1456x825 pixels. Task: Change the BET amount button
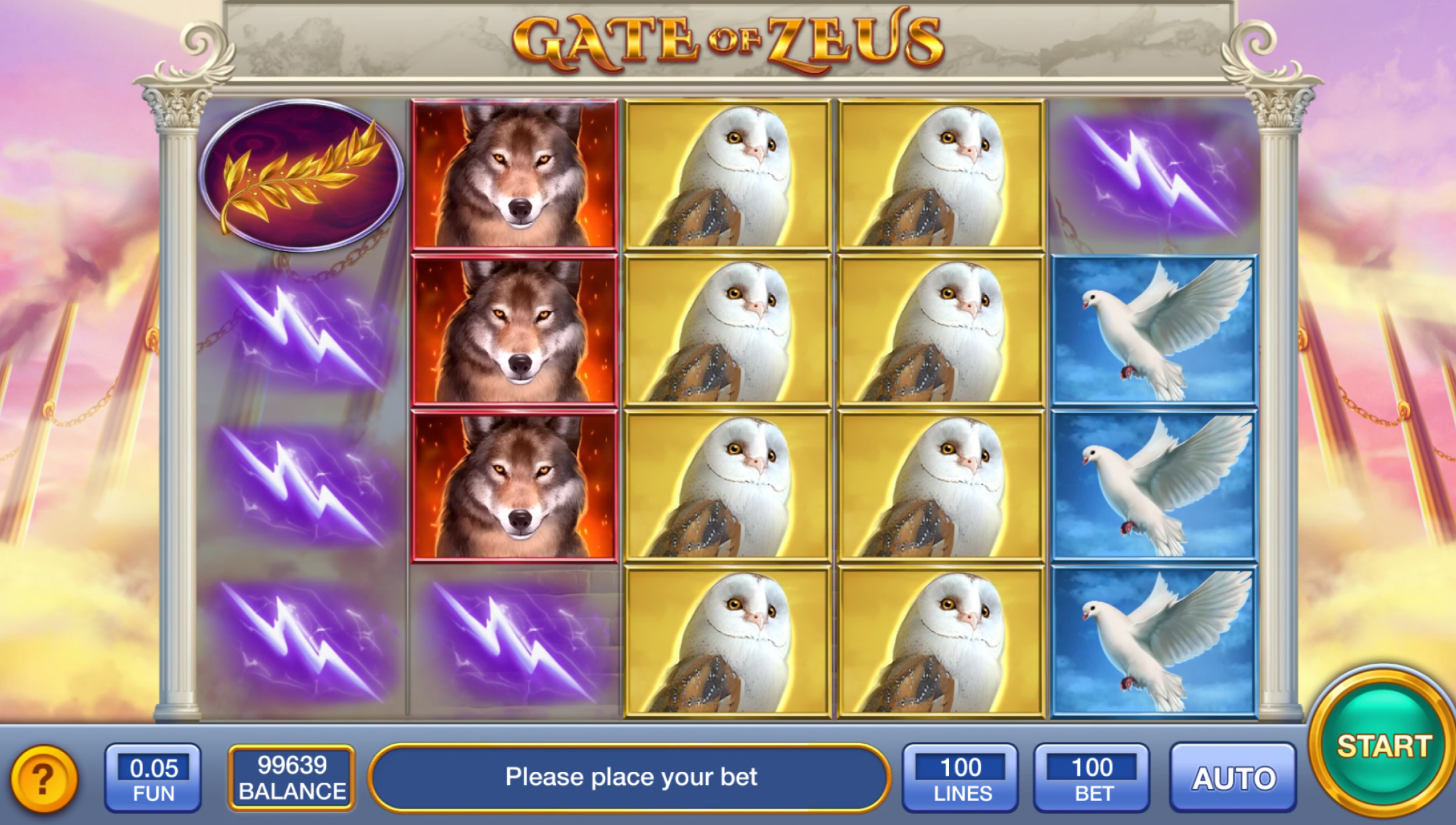[1092, 778]
